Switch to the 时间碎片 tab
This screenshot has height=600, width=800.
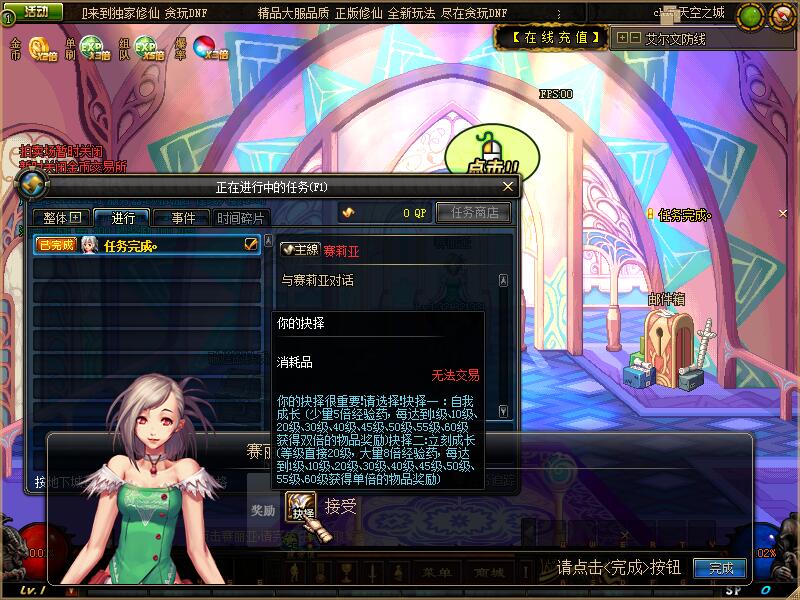point(241,218)
